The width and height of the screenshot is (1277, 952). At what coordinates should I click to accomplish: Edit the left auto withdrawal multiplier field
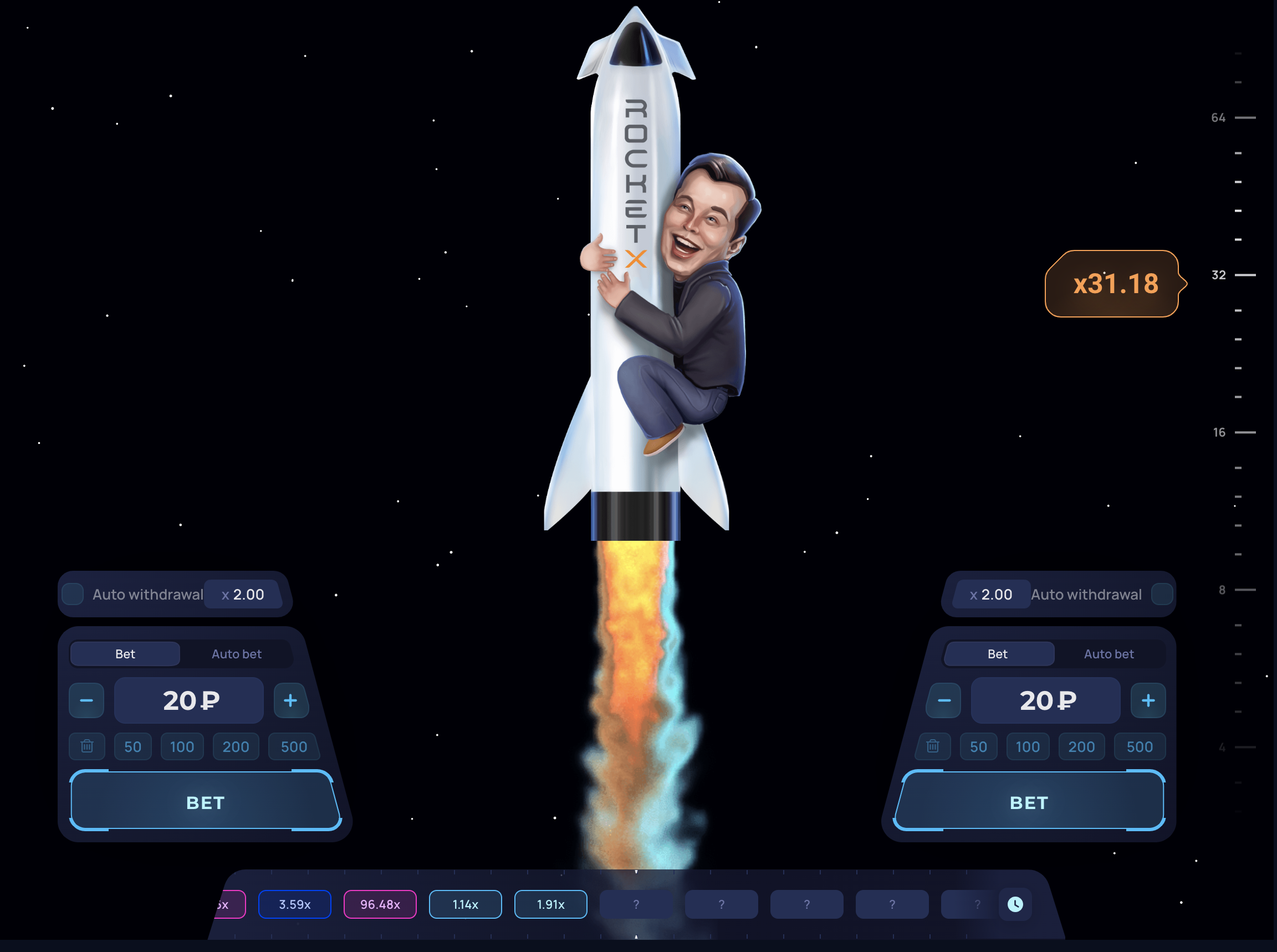pos(243,594)
